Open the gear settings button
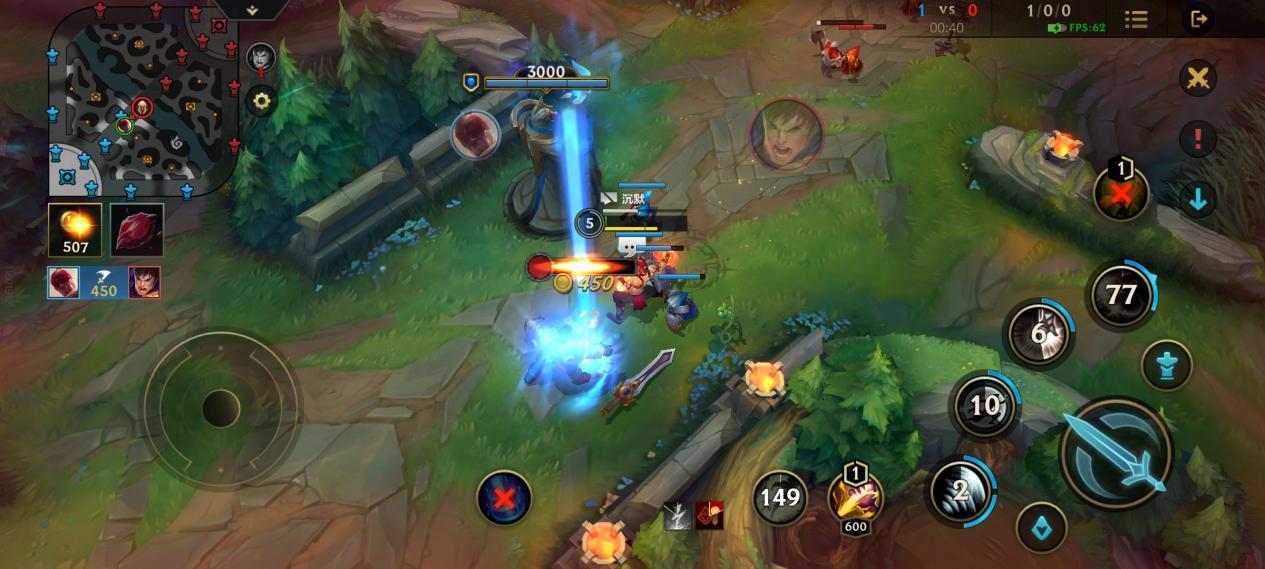The width and height of the screenshot is (1265, 569). click(261, 100)
